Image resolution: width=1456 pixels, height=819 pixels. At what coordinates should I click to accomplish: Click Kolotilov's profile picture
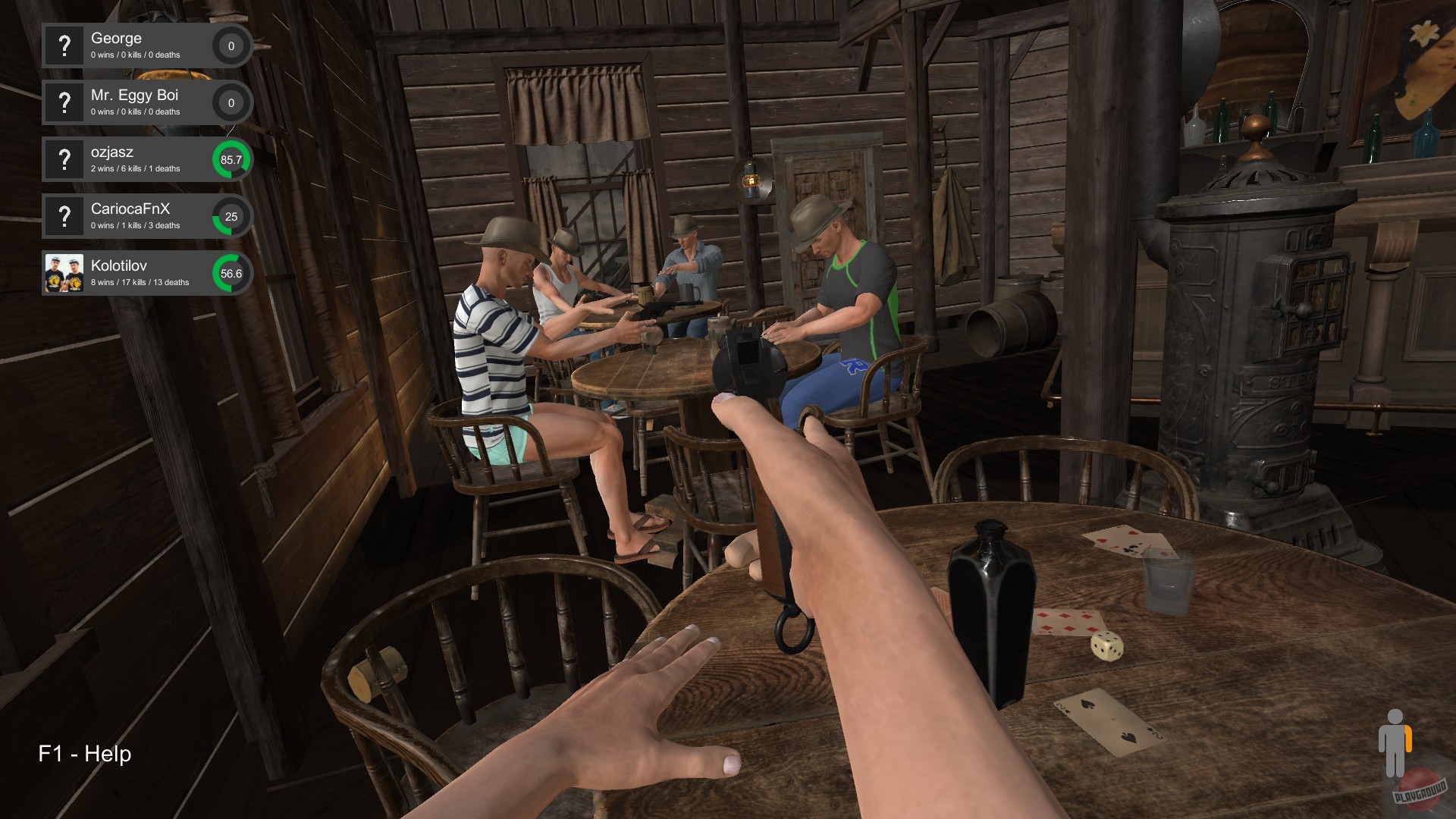pos(64,273)
